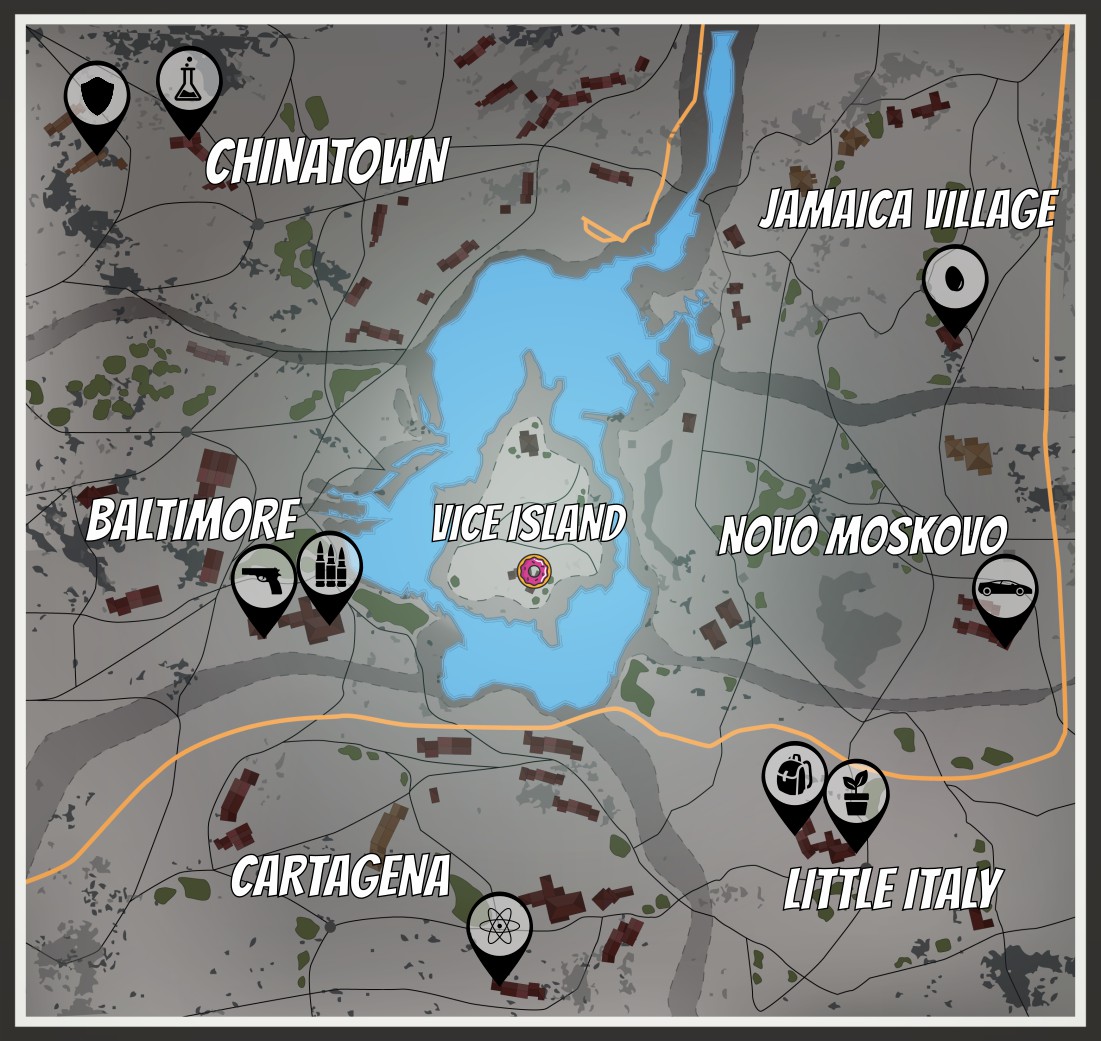Image resolution: width=1101 pixels, height=1041 pixels.
Task: Select the potted plant map marker
Action: [x=856, y=795]
